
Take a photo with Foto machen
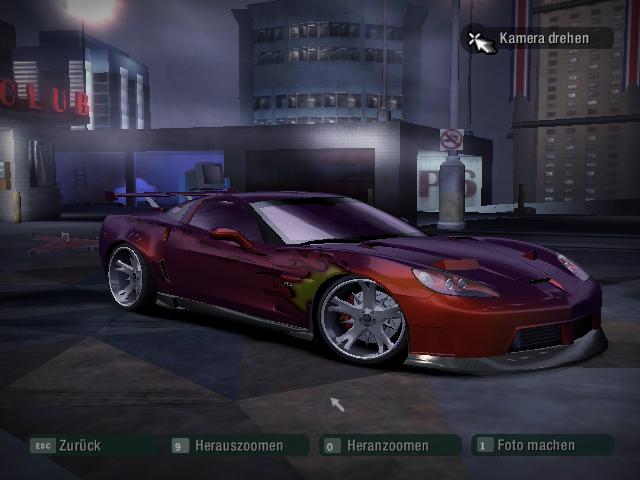click(x=535, y=445)
